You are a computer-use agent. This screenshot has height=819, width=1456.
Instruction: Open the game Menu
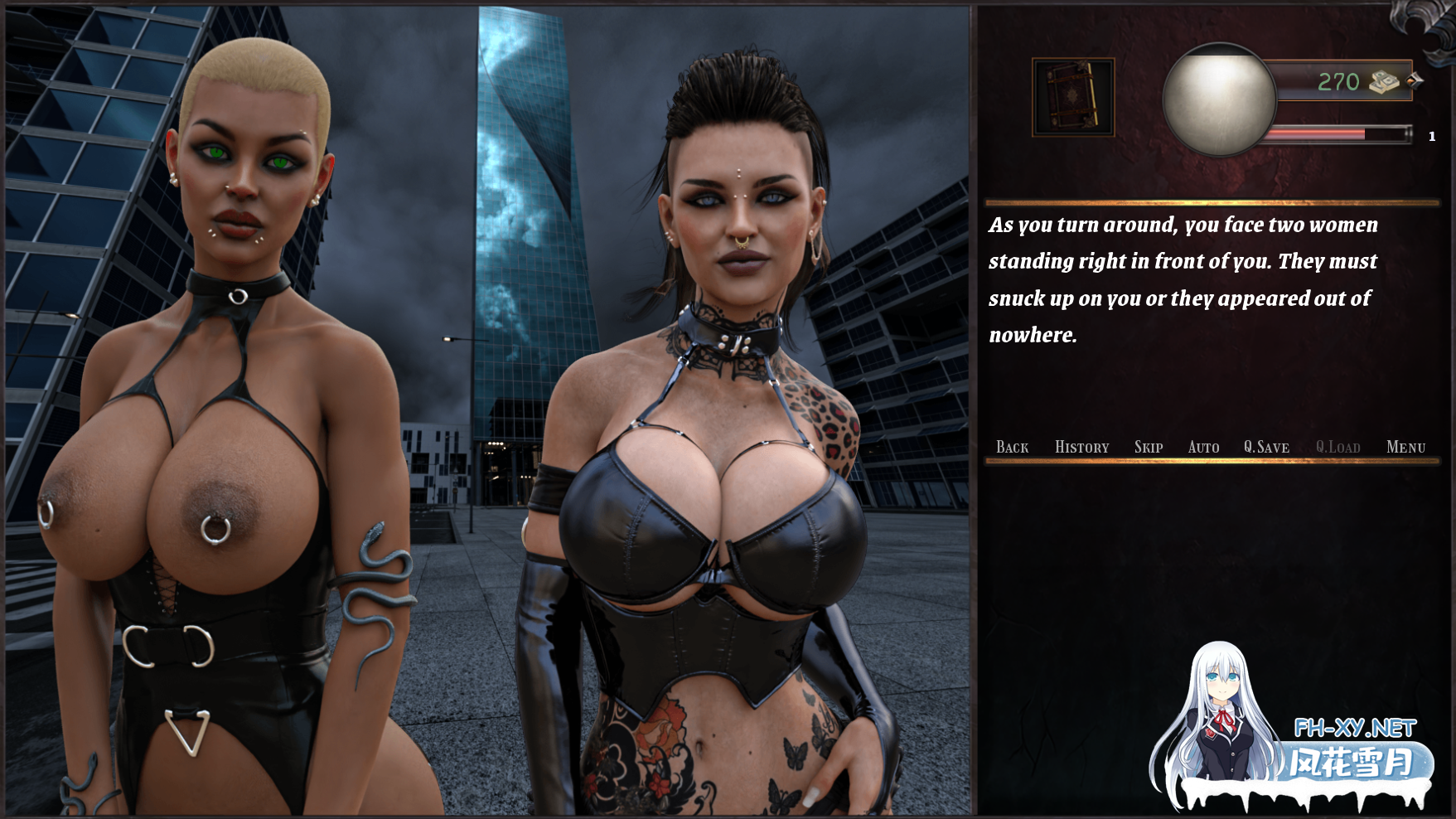(x=1405, y=448)
